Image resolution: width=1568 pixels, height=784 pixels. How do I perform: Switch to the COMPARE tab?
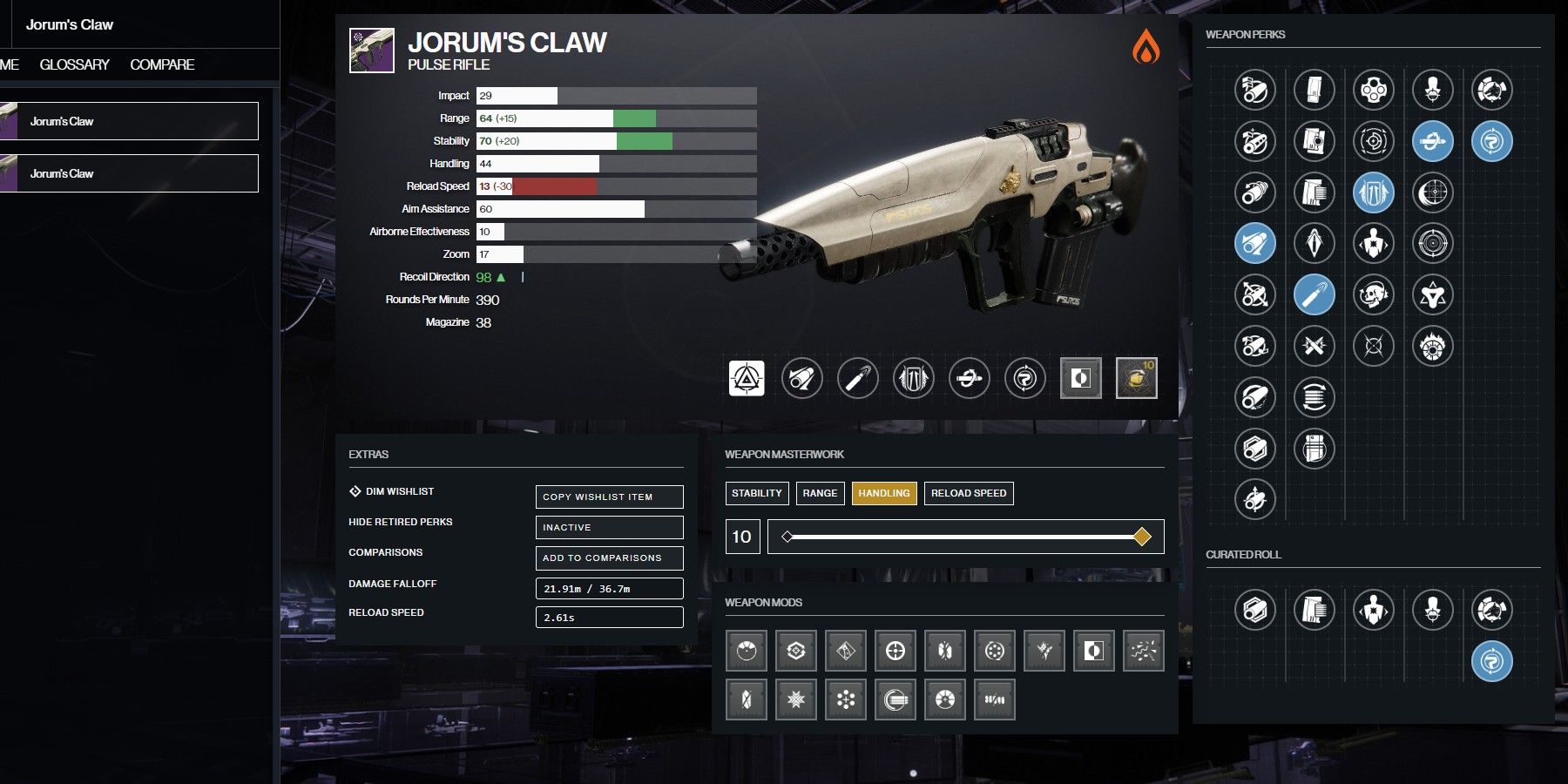point(162,64)
